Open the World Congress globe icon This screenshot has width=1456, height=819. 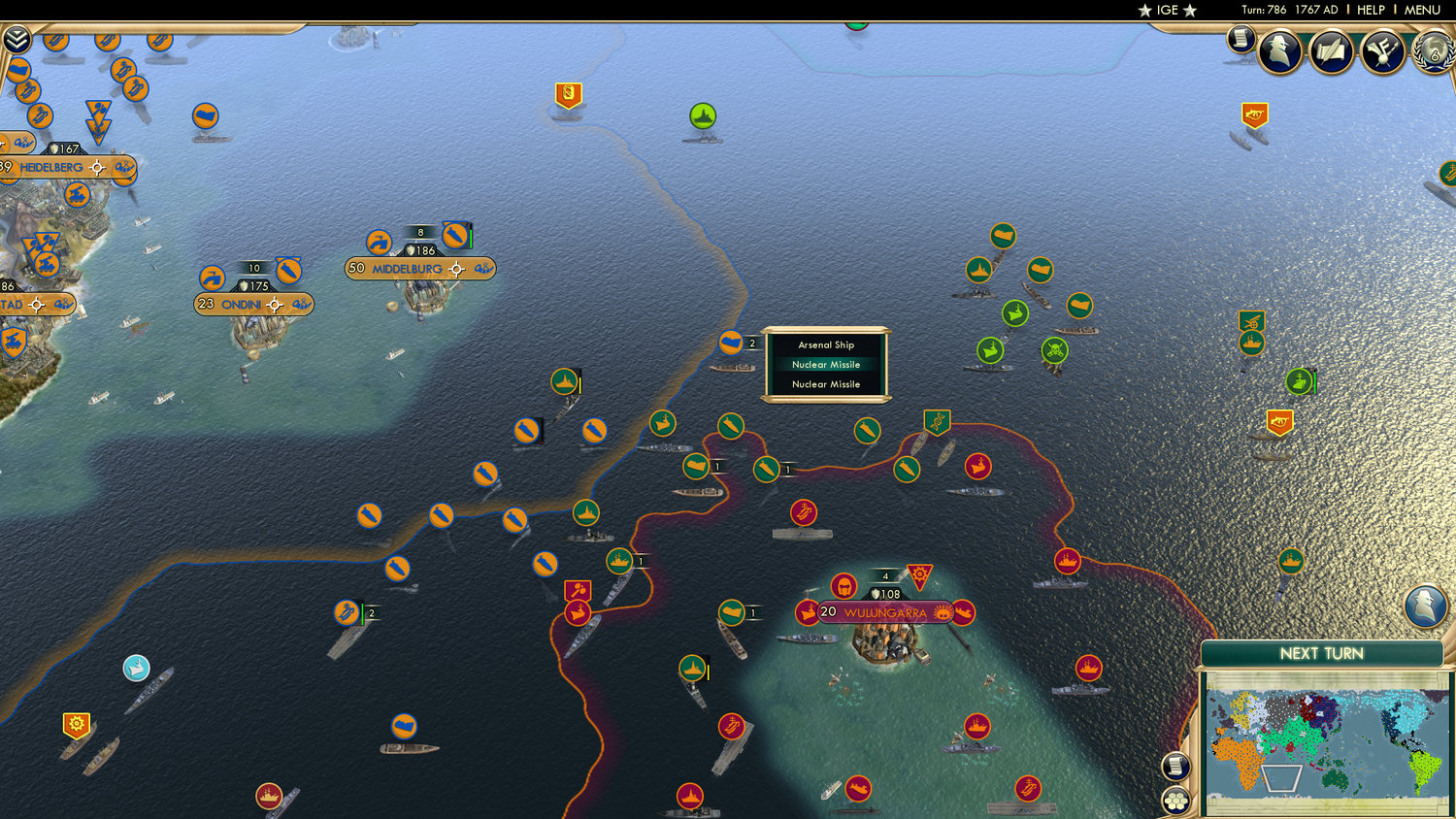(1434, 53)
